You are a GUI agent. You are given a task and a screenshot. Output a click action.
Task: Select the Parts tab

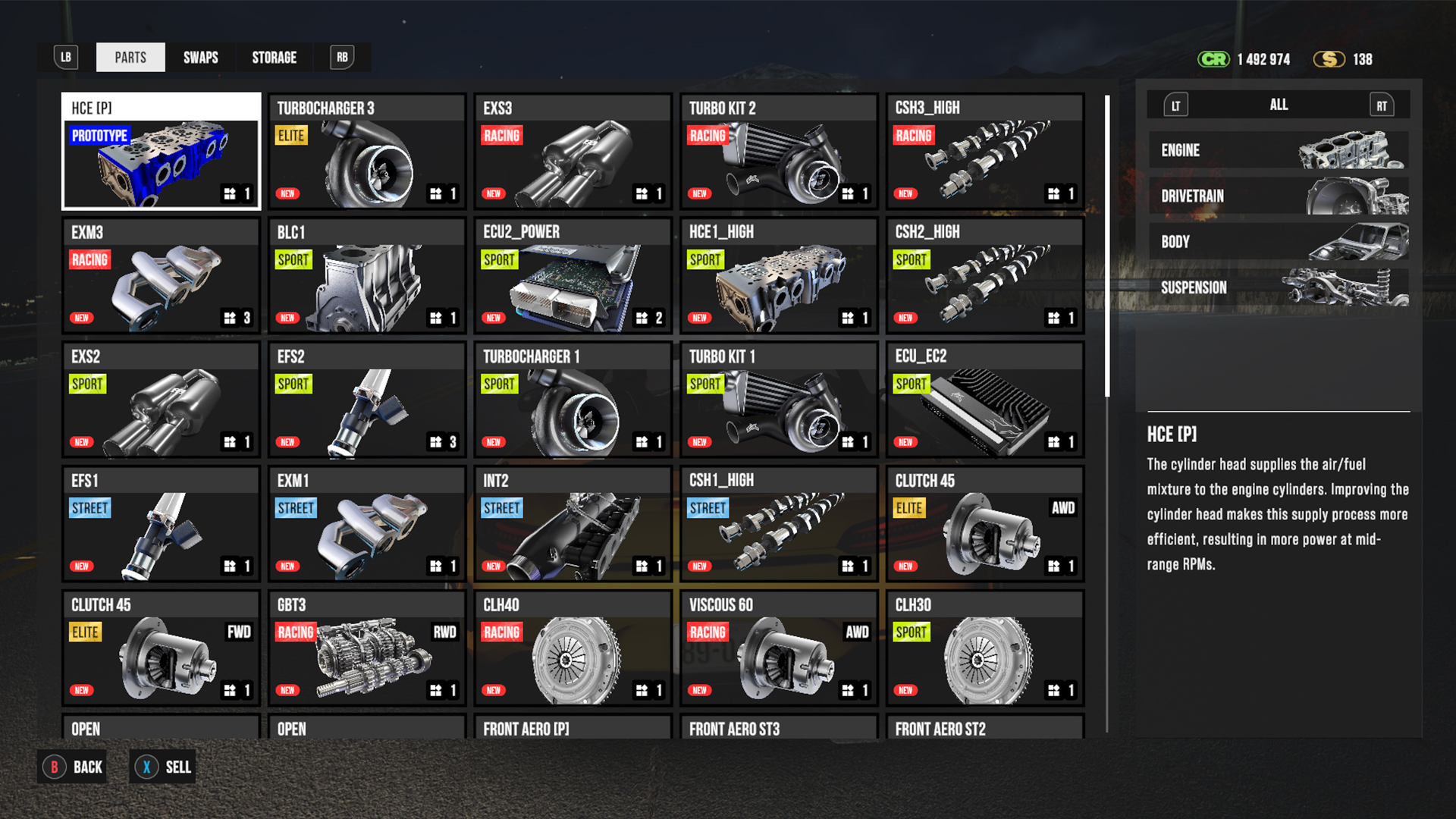(130, 58)
